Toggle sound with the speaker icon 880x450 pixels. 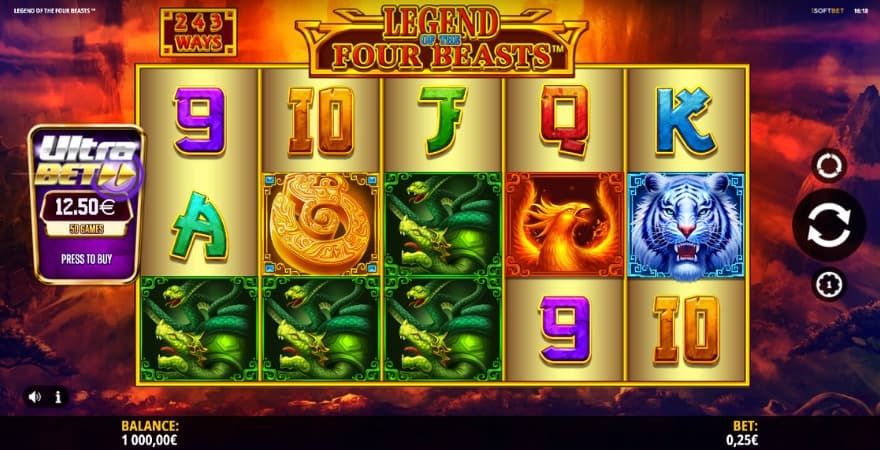(35, 397)
